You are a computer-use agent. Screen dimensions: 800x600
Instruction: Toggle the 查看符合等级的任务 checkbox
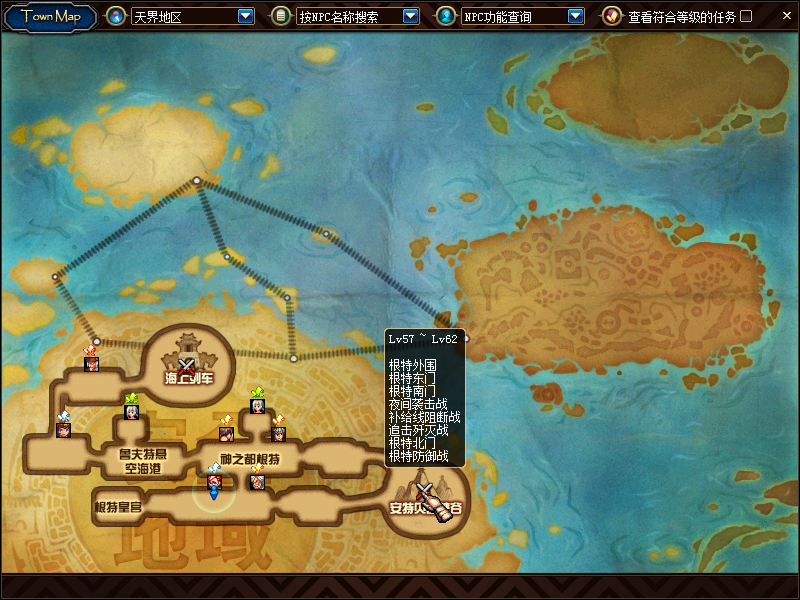point(746,16)
